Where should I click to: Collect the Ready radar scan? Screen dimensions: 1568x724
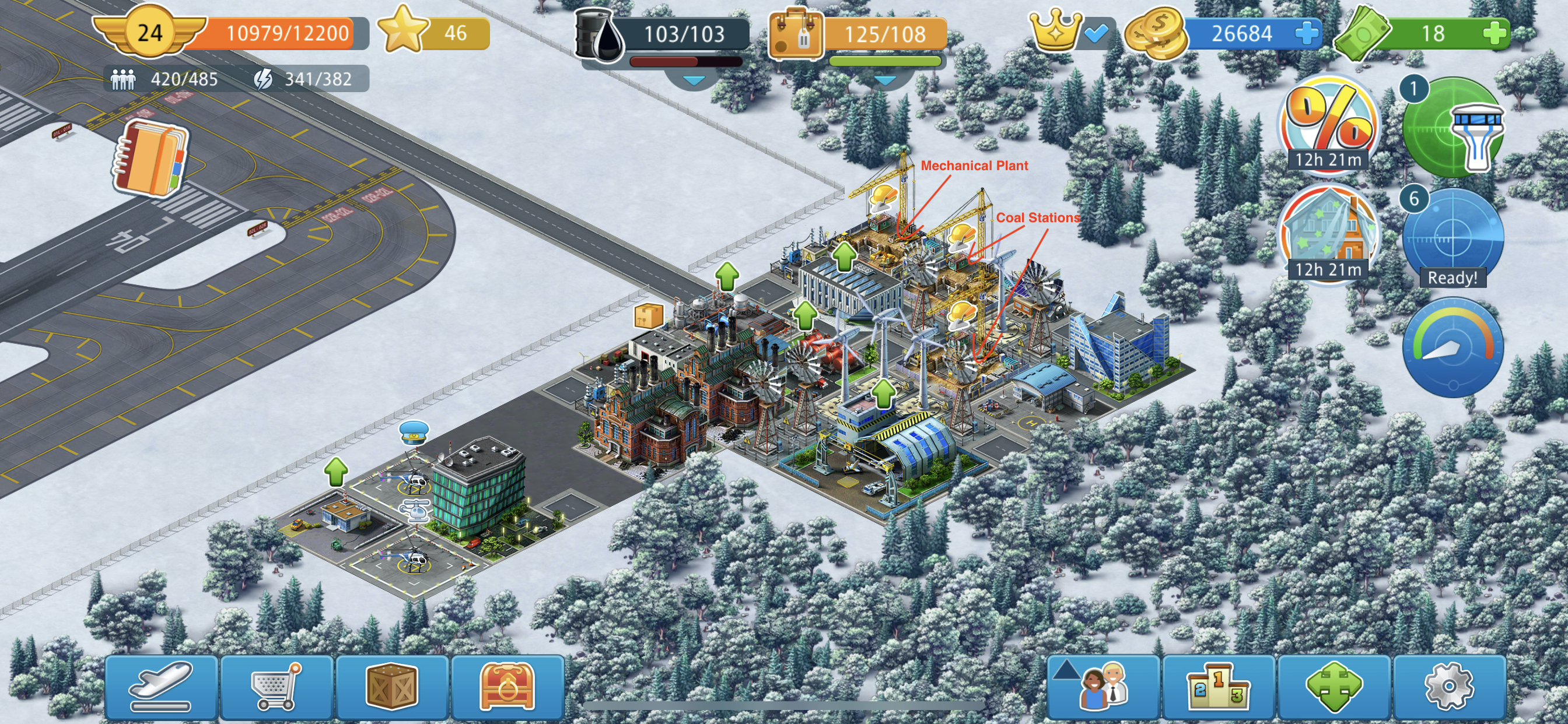pos(1452,238)
